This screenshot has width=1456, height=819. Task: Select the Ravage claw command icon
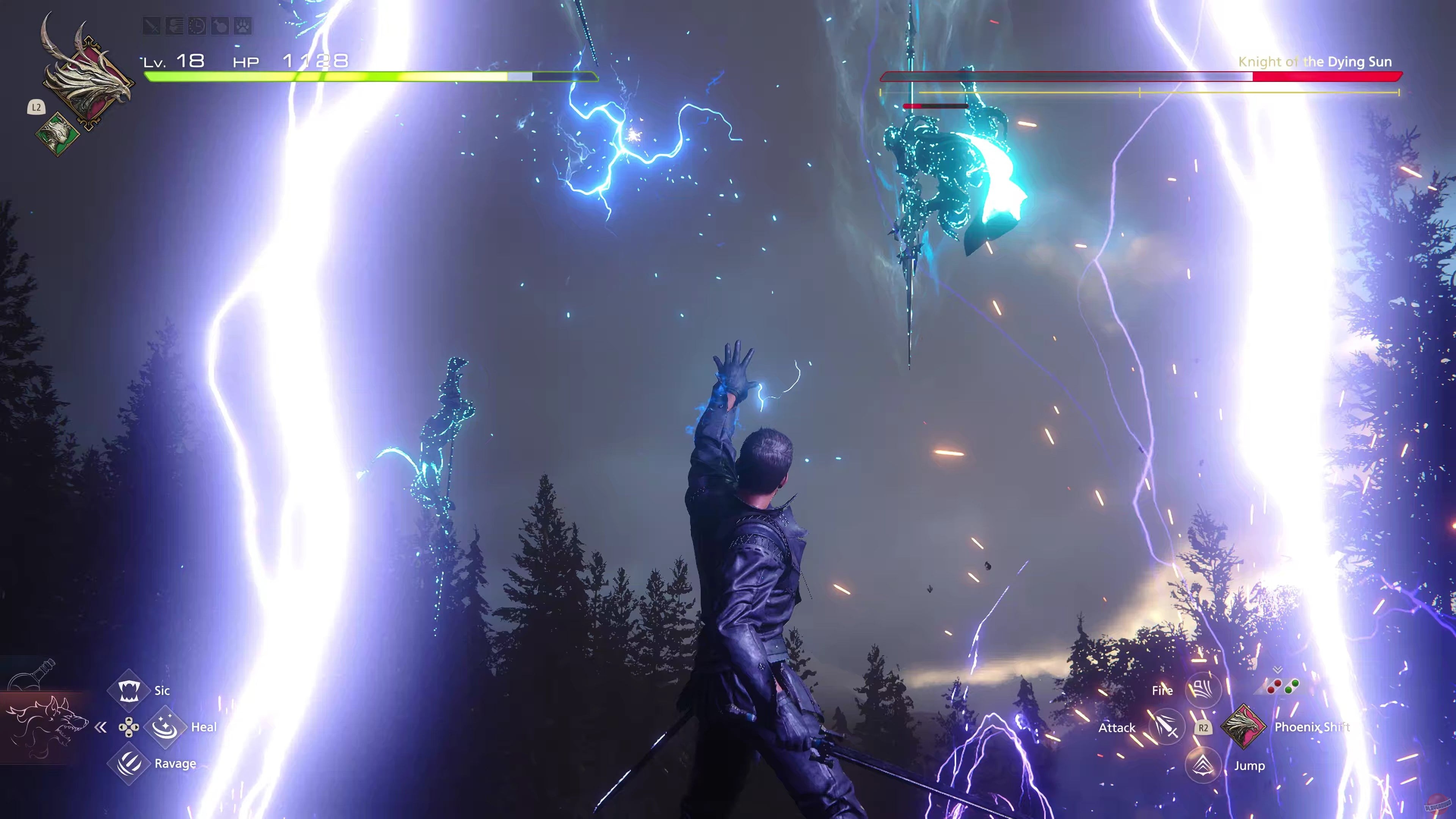tap(129, 764)
